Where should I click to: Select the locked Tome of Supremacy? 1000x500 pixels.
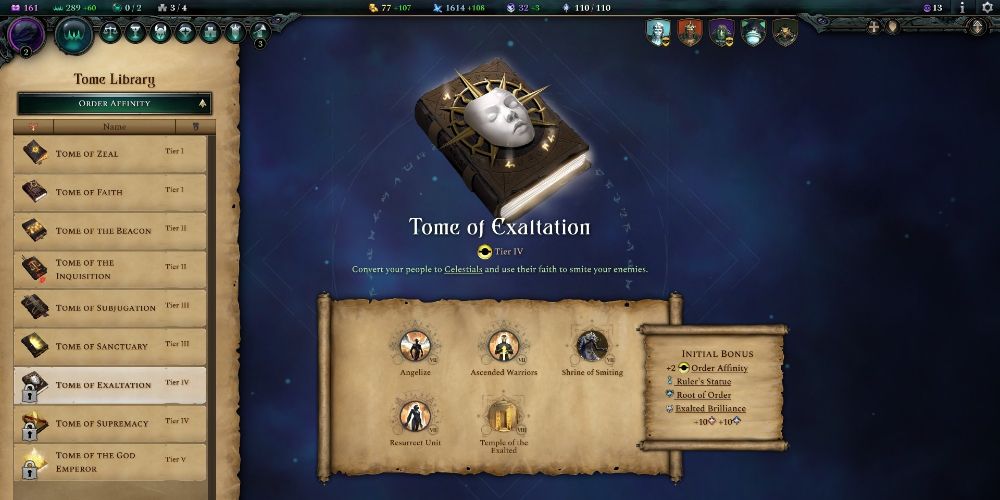110,423
